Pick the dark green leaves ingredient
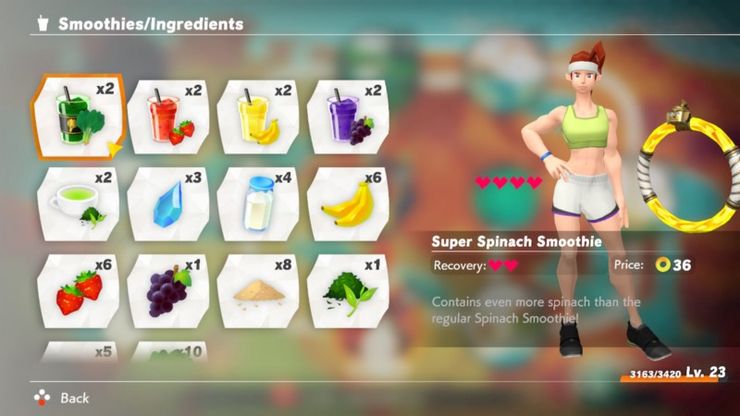 [346, 290]
